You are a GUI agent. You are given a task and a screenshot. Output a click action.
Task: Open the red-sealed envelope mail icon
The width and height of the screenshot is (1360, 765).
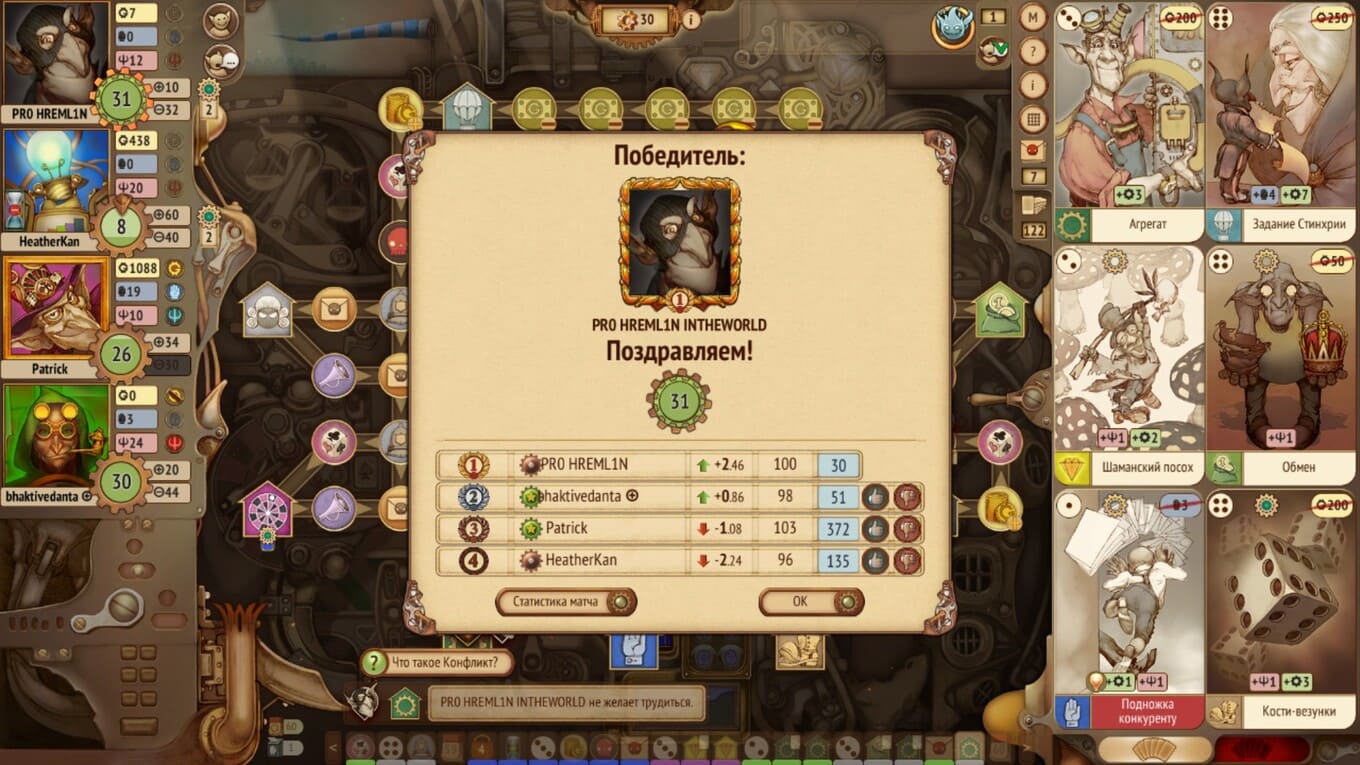1033,151
